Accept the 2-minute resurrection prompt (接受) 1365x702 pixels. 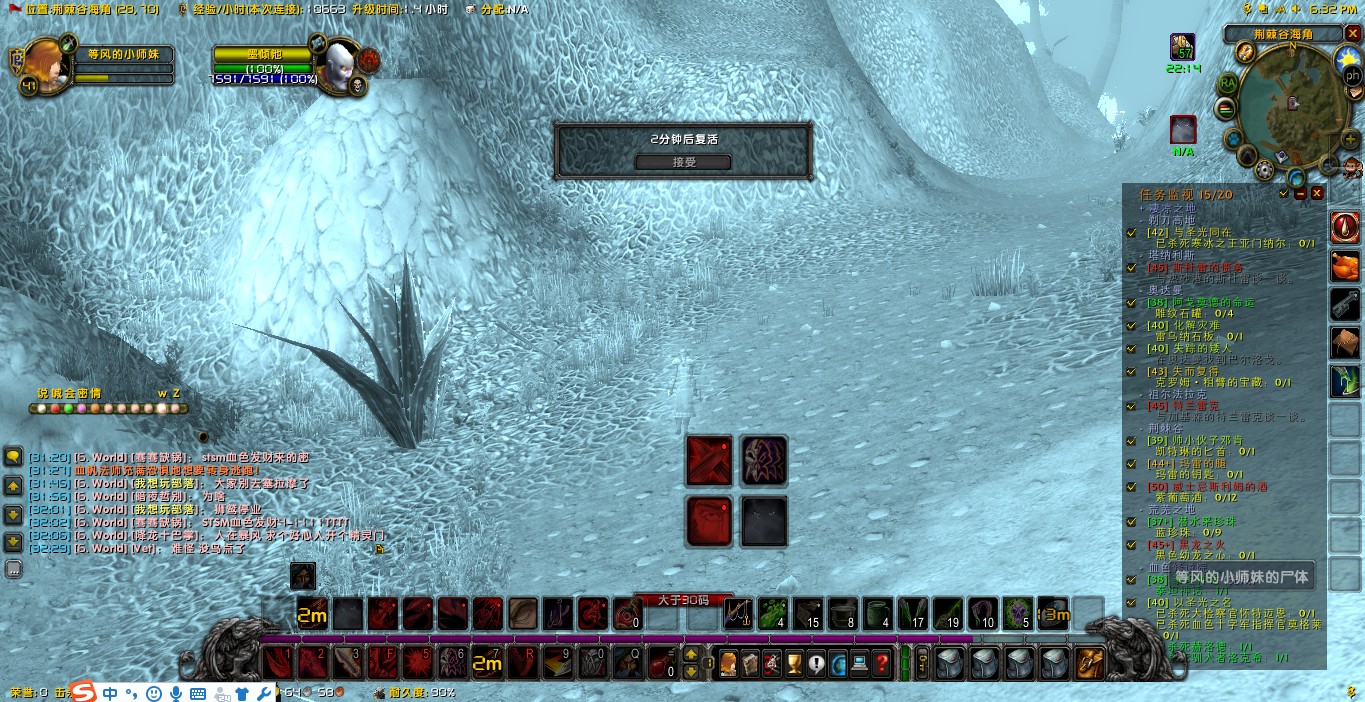[x=683, y=162]
